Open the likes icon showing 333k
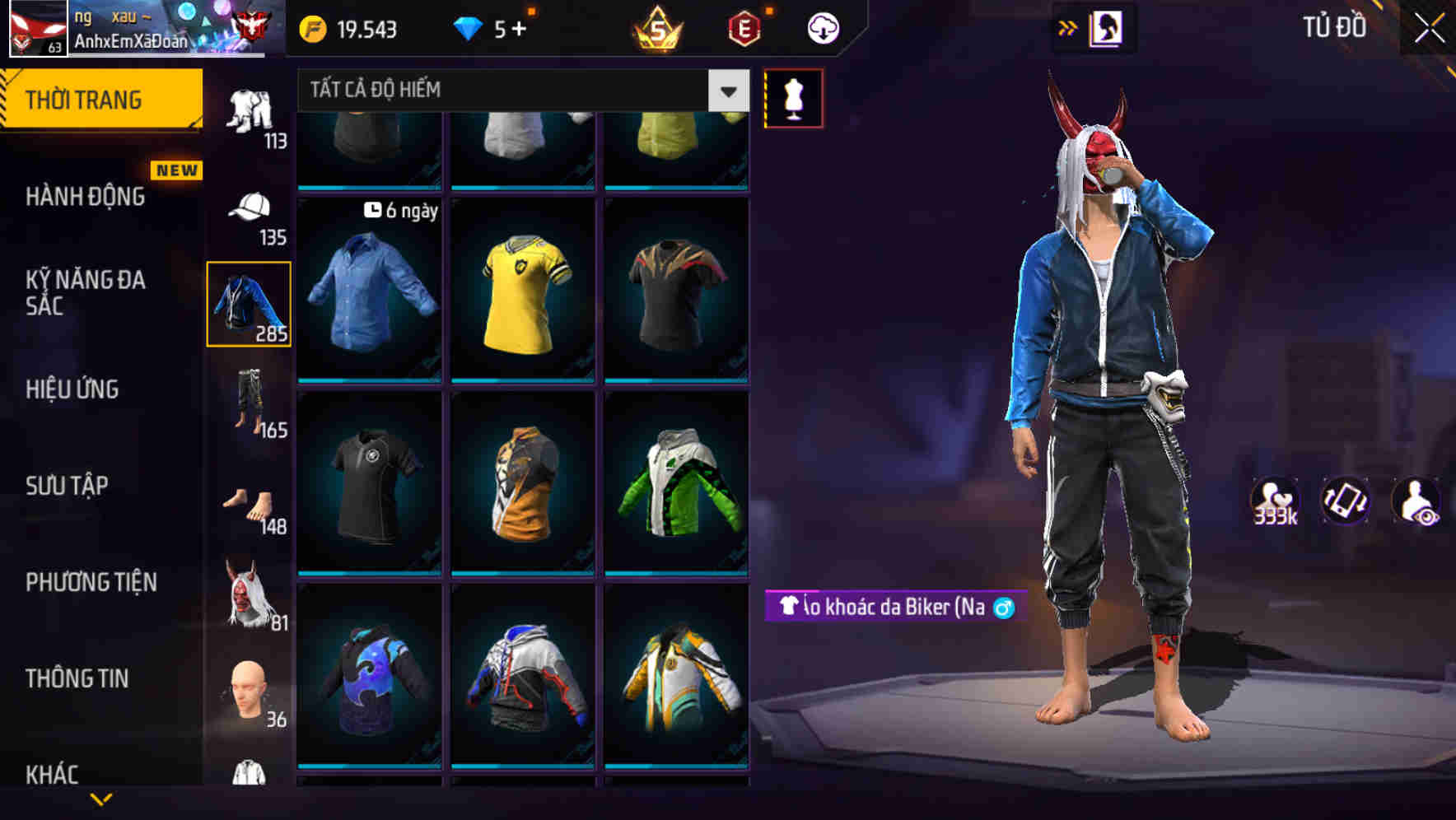This screenshot has width=1456, height=820. click(1275, 501)
